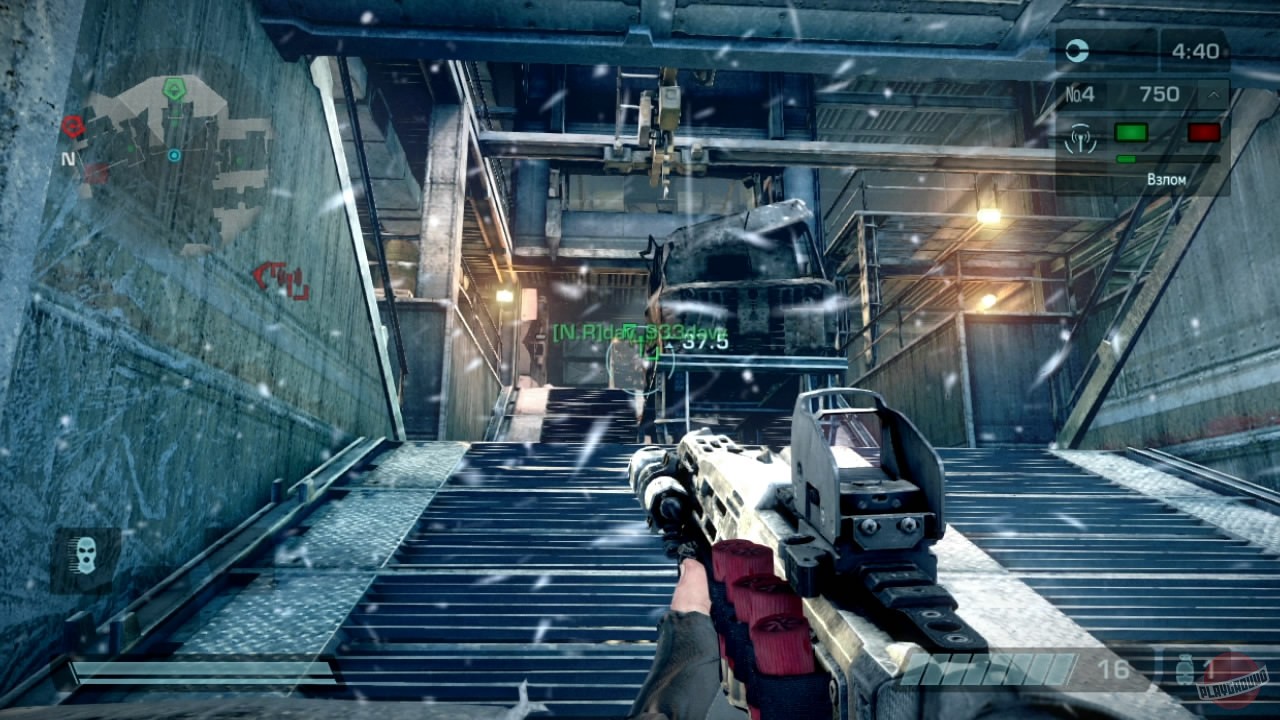Select the radio antenna hack icon
This screenshot has height=720, width=1280.
pos(1080,138)
